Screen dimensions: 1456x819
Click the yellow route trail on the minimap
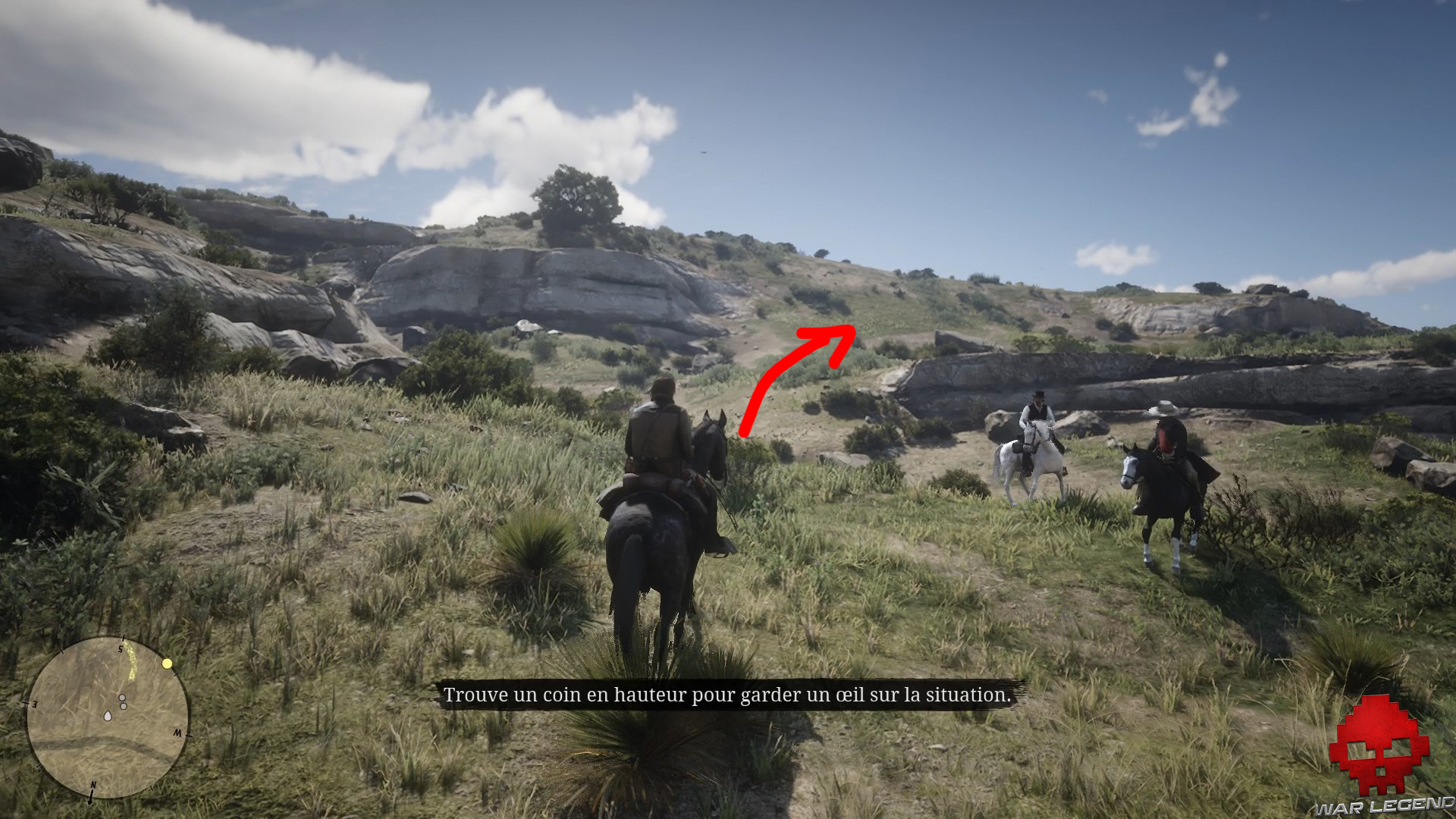click(130, 659)
